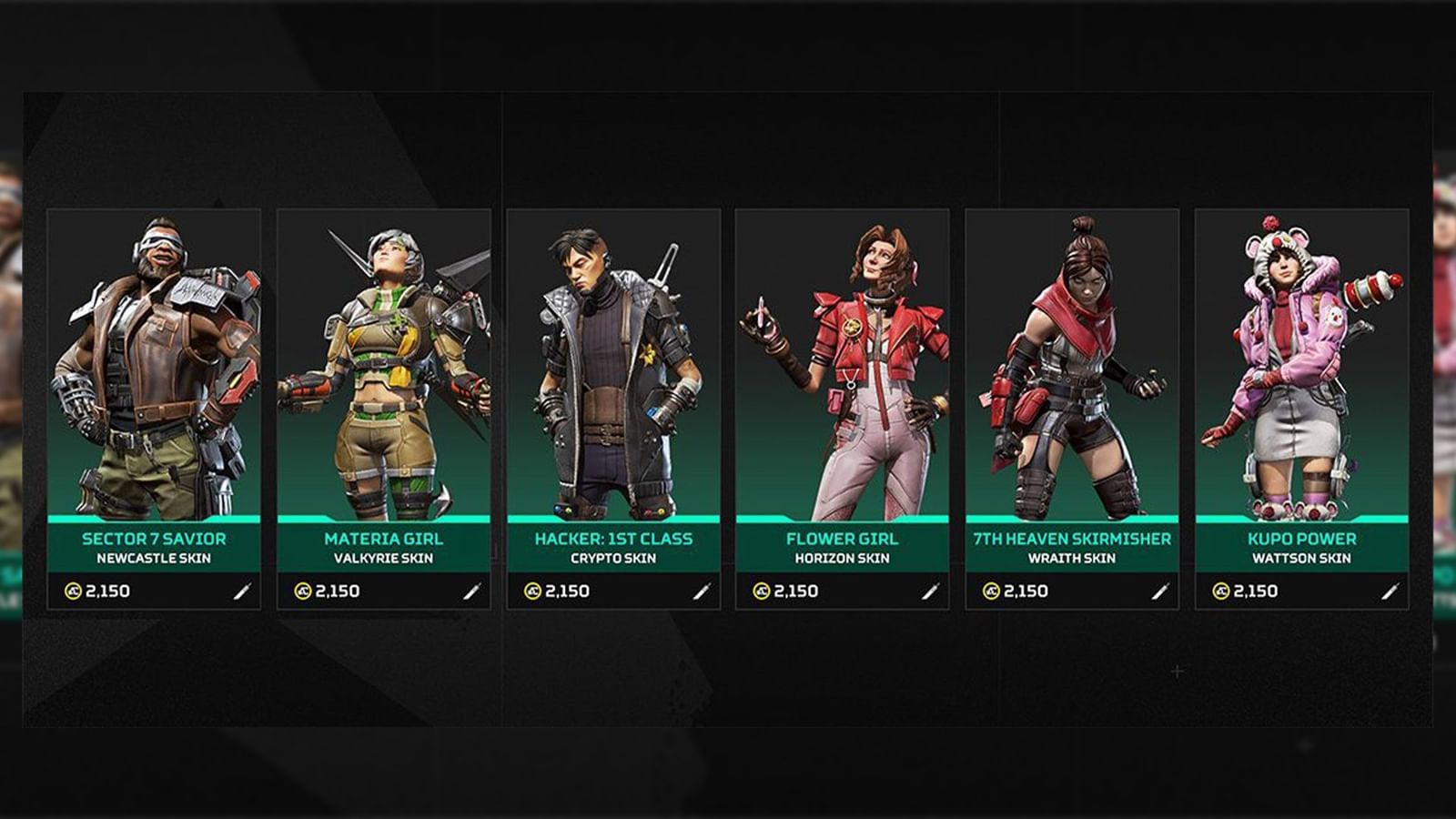Image resolution: width=1456 pixels, height=819 pixels.
Task: Open the Hacker: 1st Class Crypto skin card
Action: (614, 364)
